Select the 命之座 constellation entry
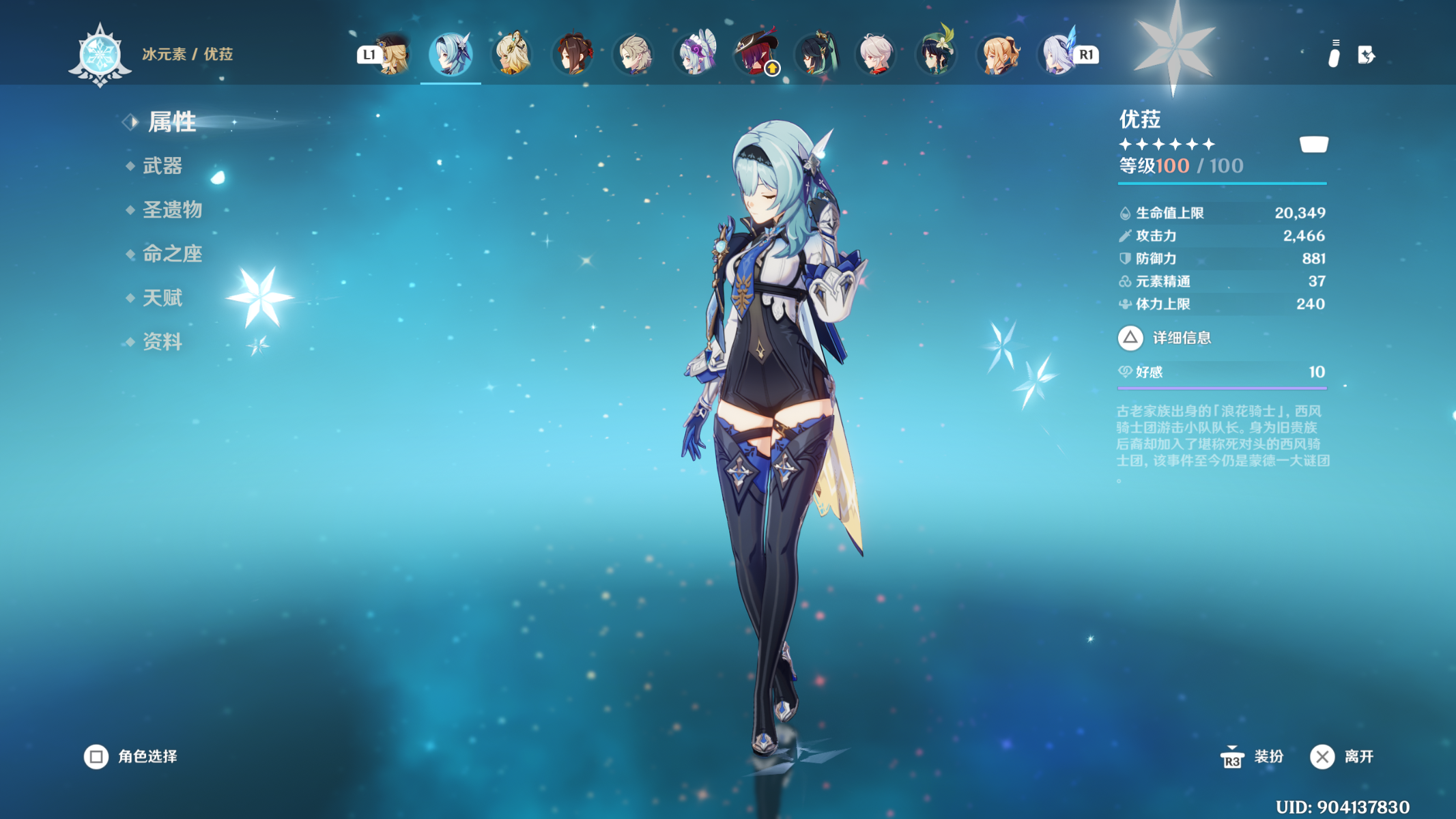The image size is (1456, 819). click(172, 254)
